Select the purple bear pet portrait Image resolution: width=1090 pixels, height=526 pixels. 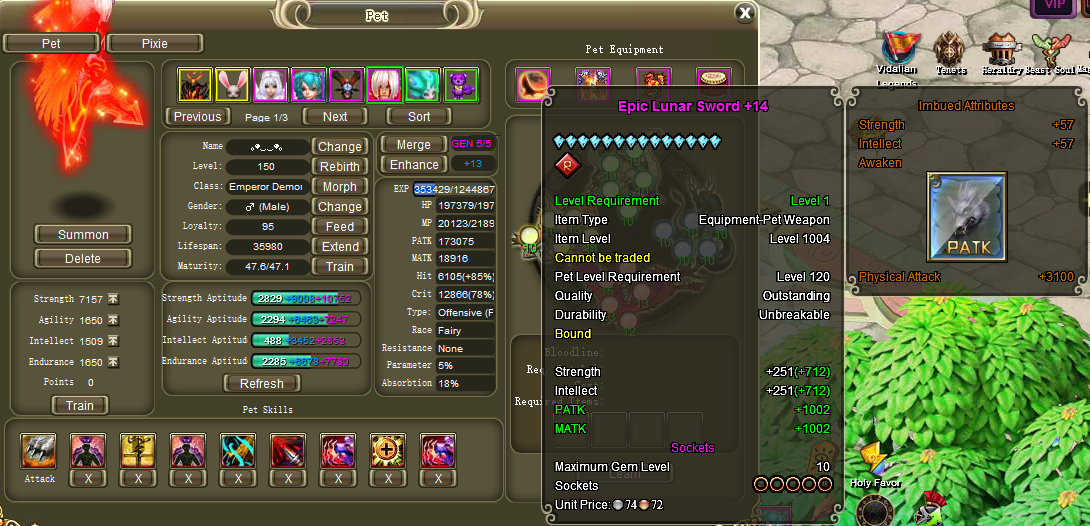click(460, 85)
